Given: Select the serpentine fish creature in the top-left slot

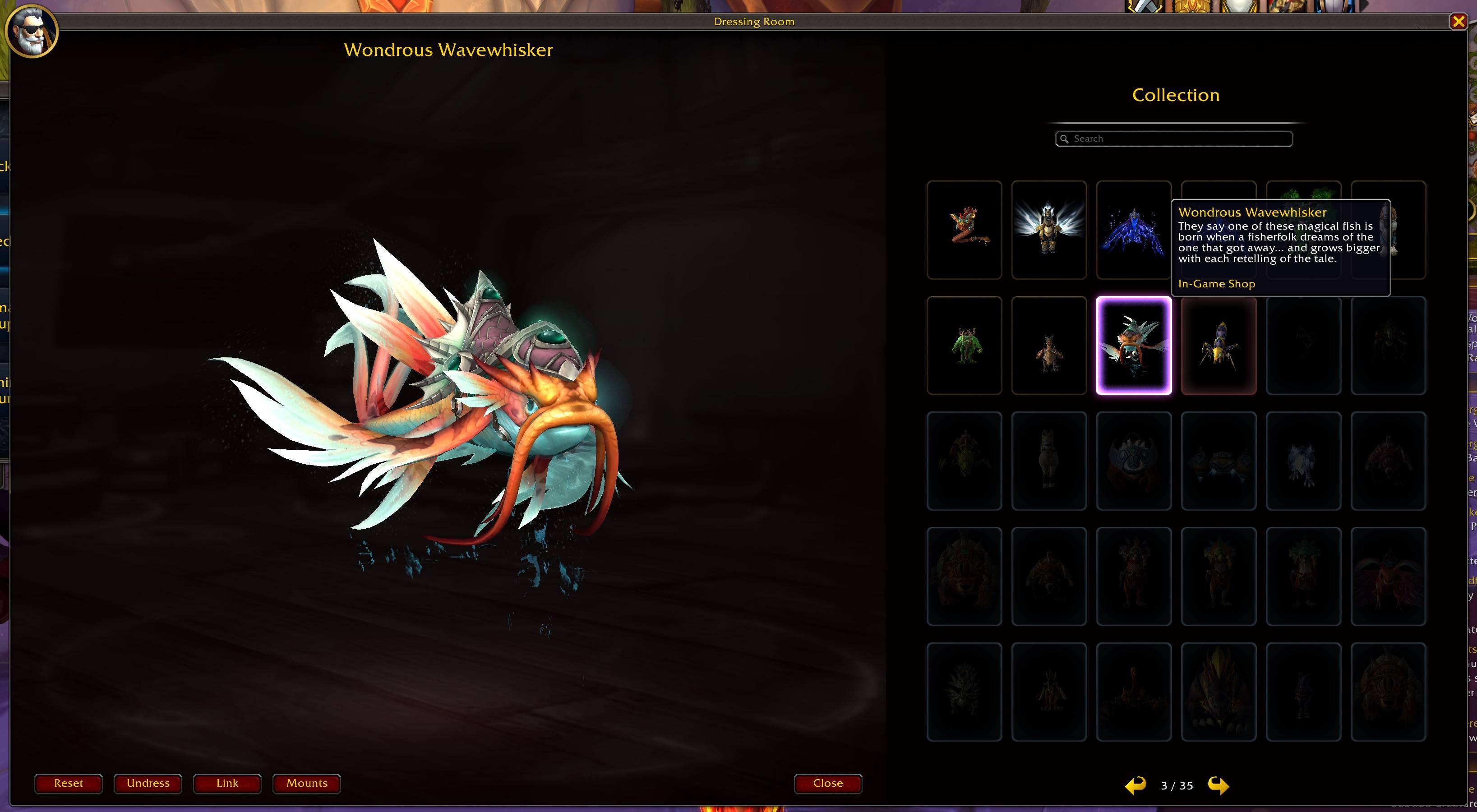Looking at the screenshot, I should click(964, 230).
